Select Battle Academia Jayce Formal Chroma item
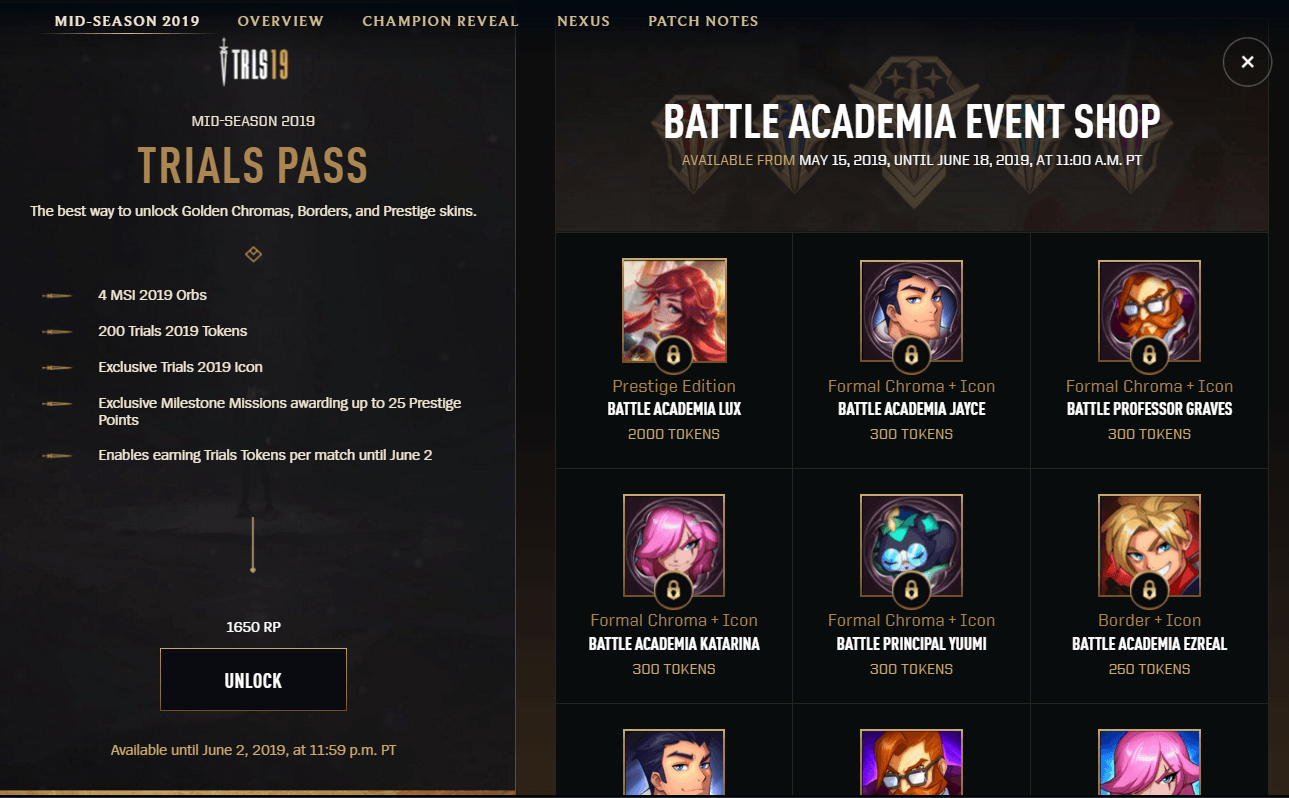 pos(911,309)
